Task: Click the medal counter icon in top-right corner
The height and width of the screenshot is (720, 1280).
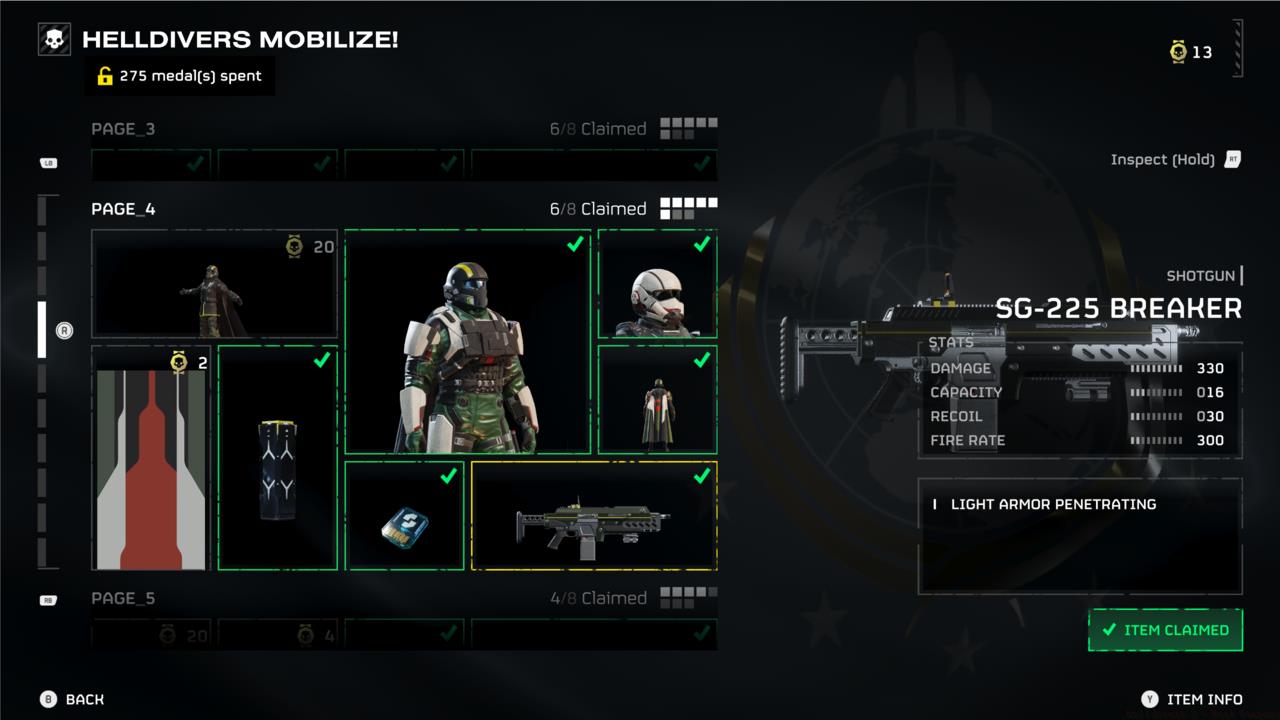Action: pyautogui.click(x=1176, y=53)
